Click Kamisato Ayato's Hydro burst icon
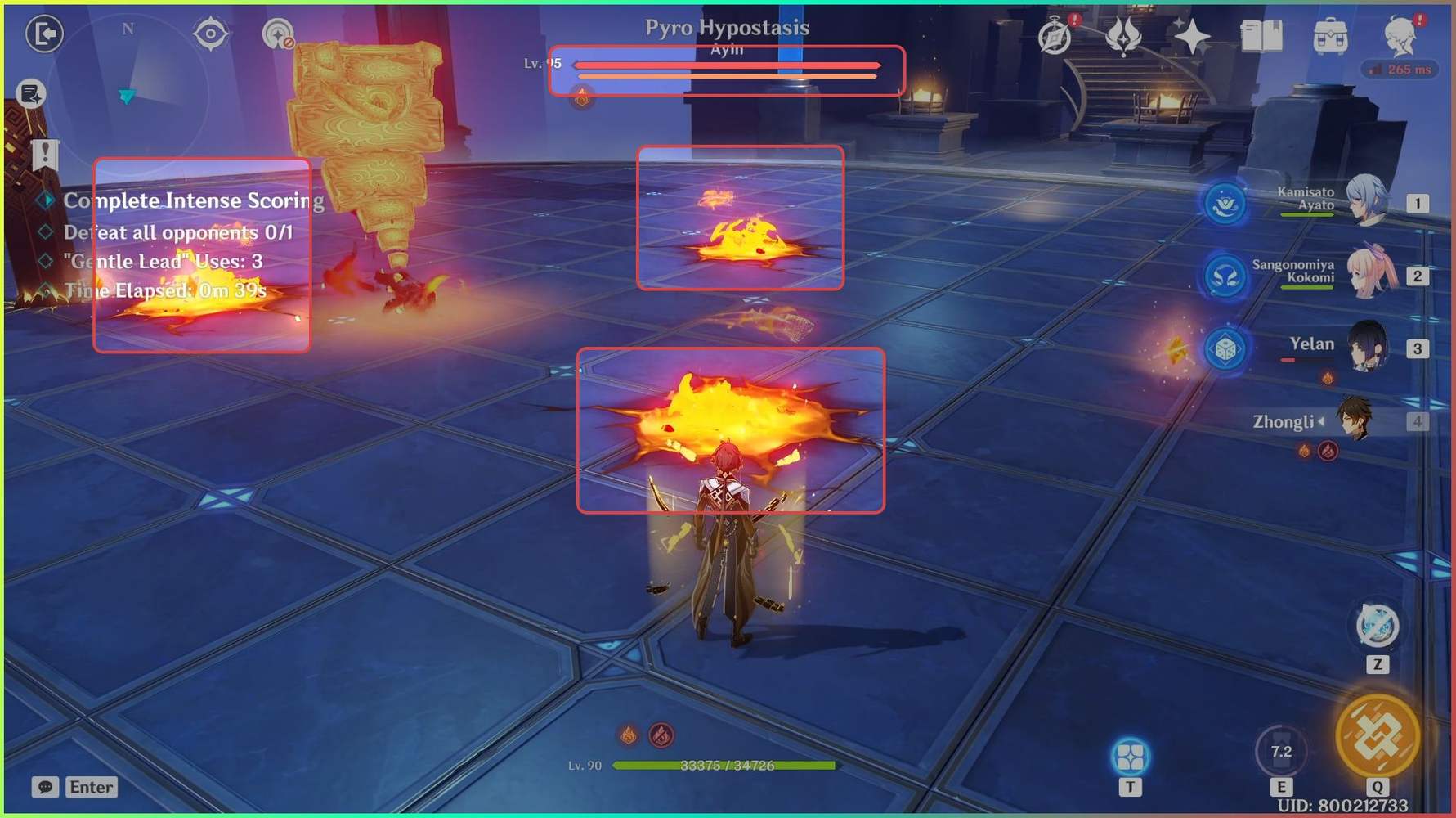 coord(1225,204)
